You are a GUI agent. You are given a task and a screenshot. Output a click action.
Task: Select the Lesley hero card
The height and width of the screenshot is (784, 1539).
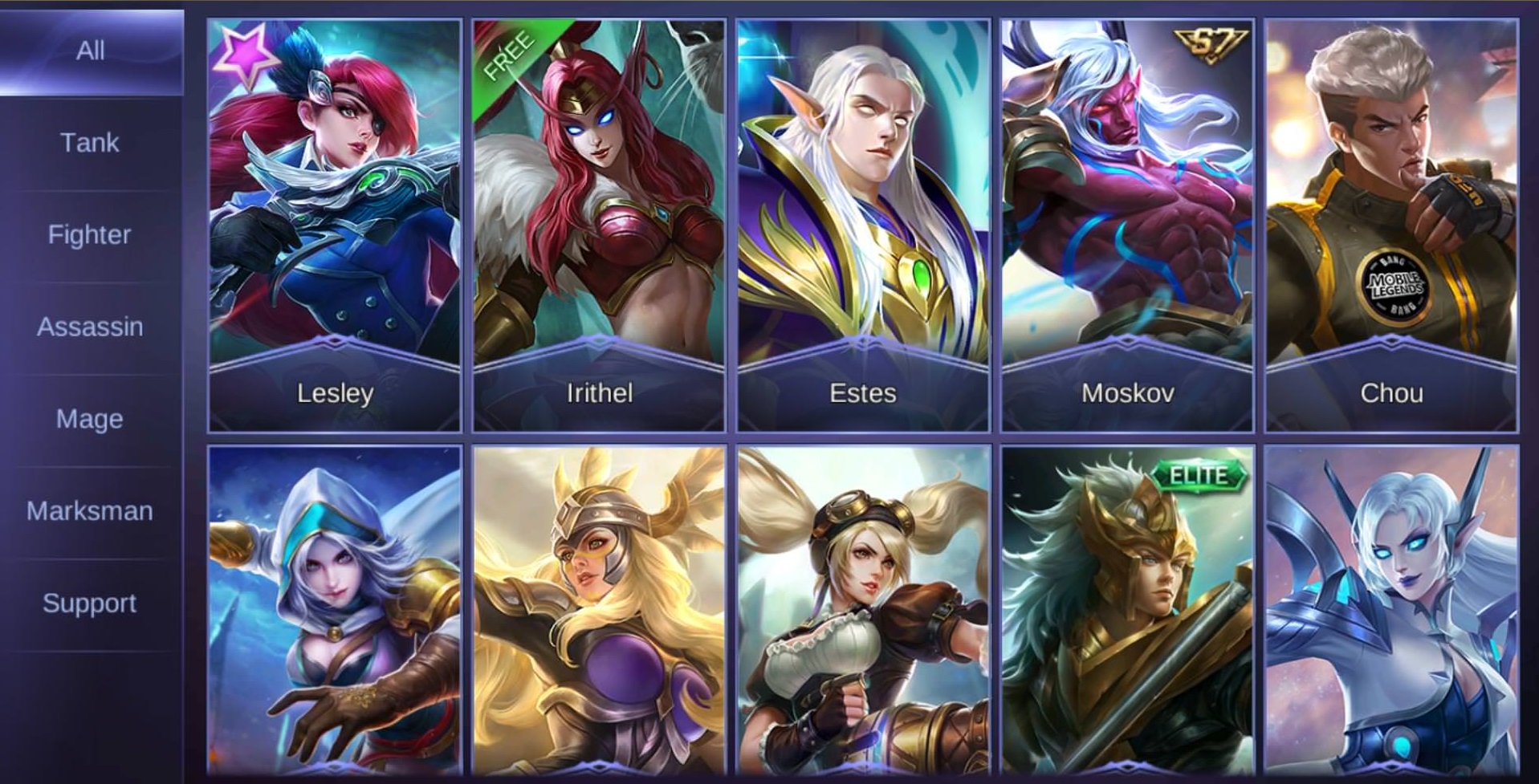coord(335,226)
